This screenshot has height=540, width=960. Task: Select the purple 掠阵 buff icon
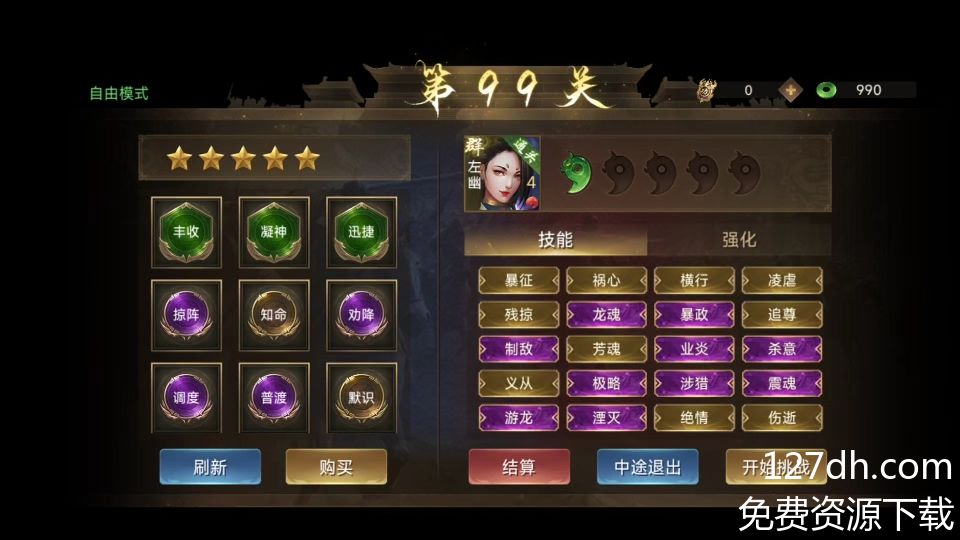pyautogui.click(x=186, y=314)
